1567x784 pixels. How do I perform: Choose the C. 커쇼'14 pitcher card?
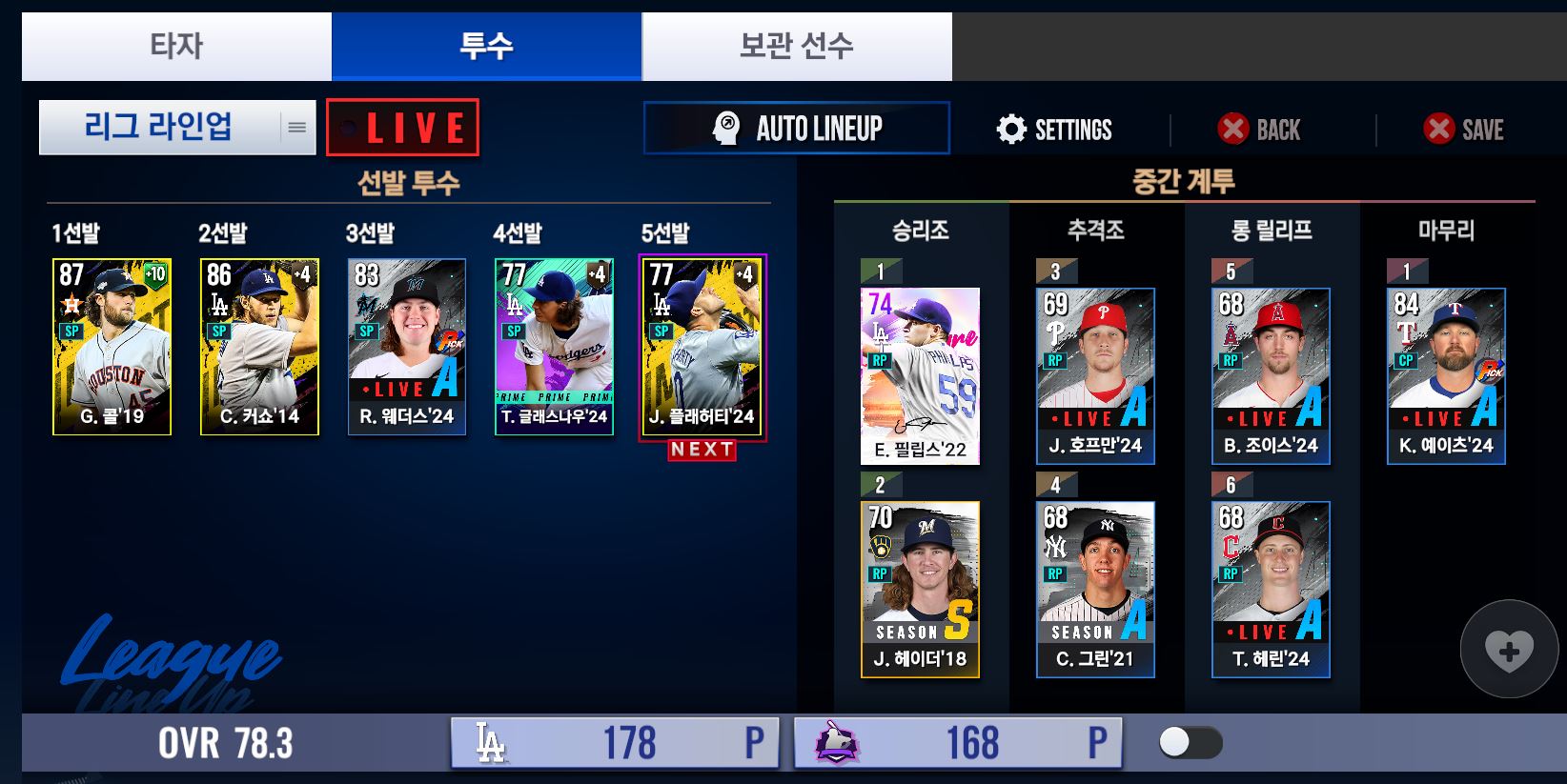tap(259, 347)
